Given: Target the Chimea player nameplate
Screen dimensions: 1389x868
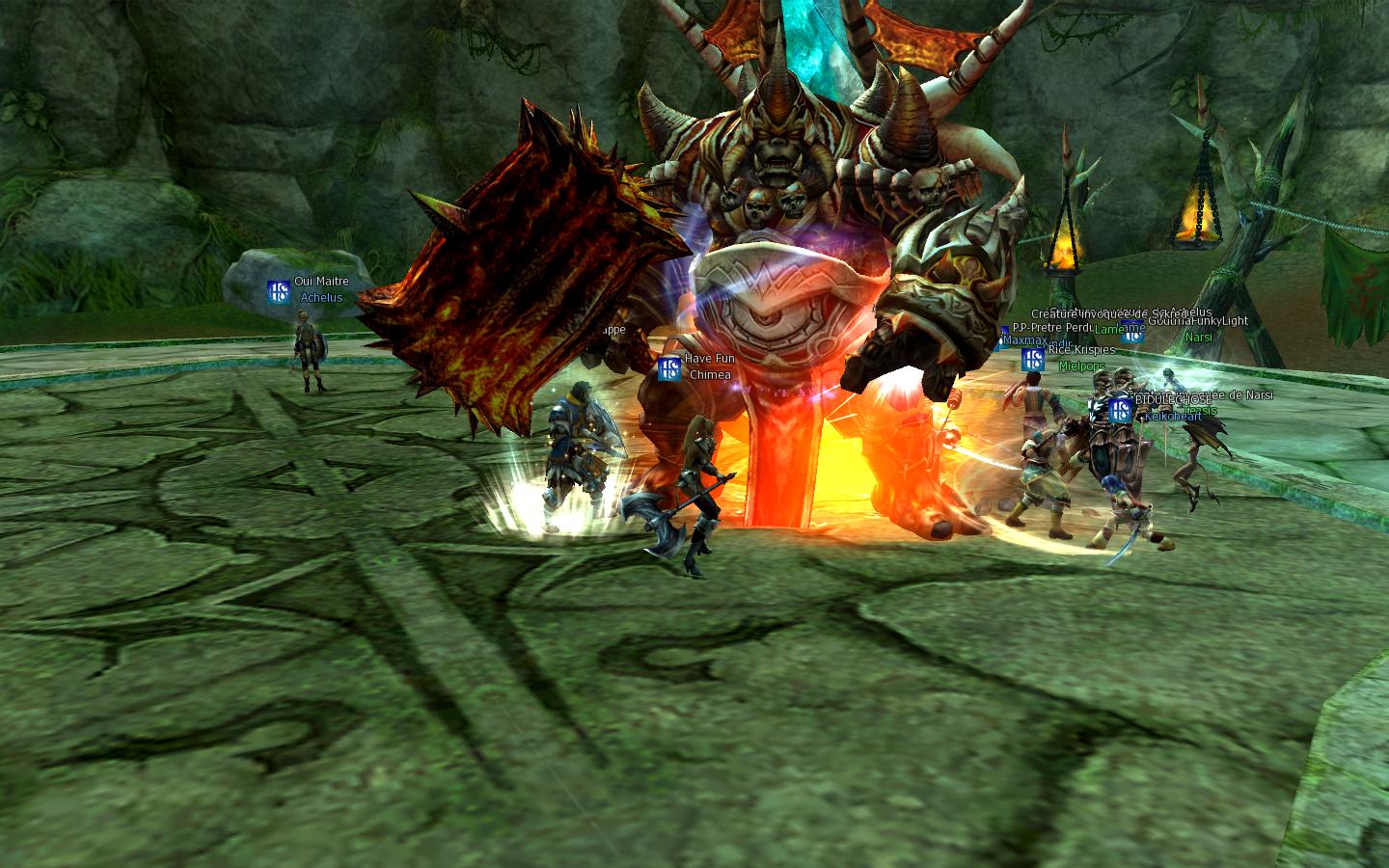Looking at the screenshot, I should pos(710,375).
